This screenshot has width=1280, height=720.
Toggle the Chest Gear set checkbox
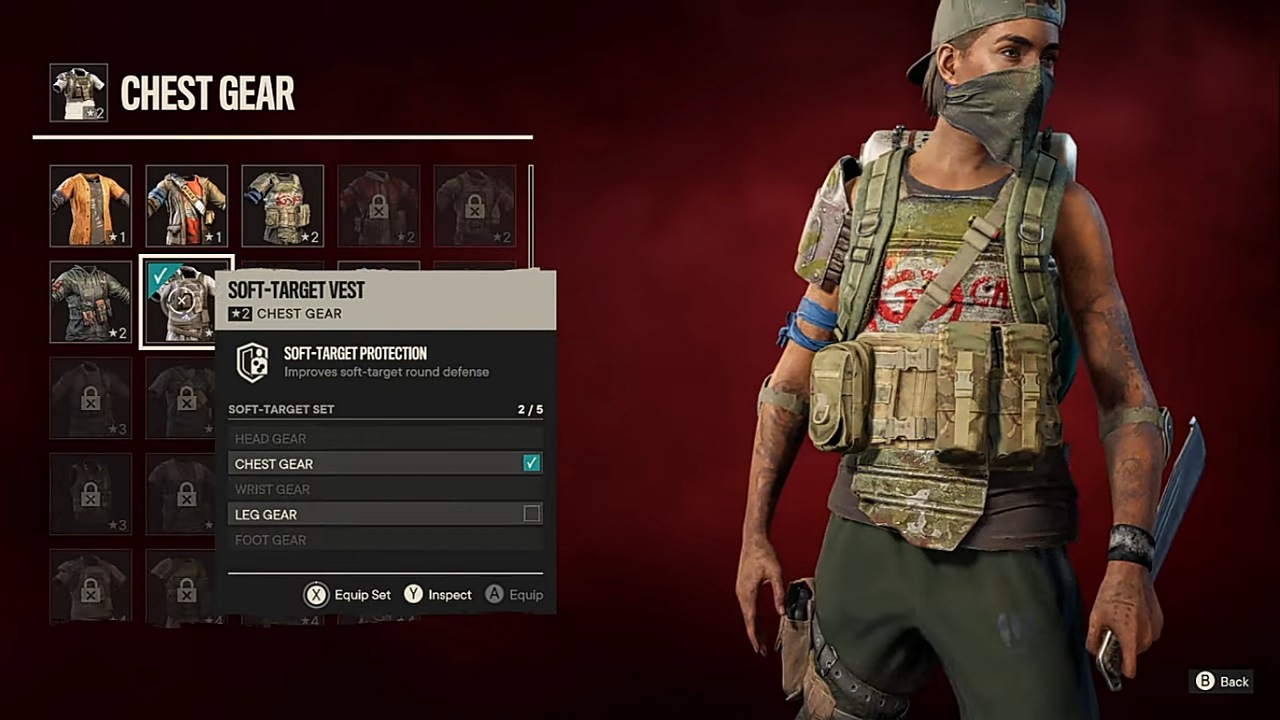(x=531, y=463)
